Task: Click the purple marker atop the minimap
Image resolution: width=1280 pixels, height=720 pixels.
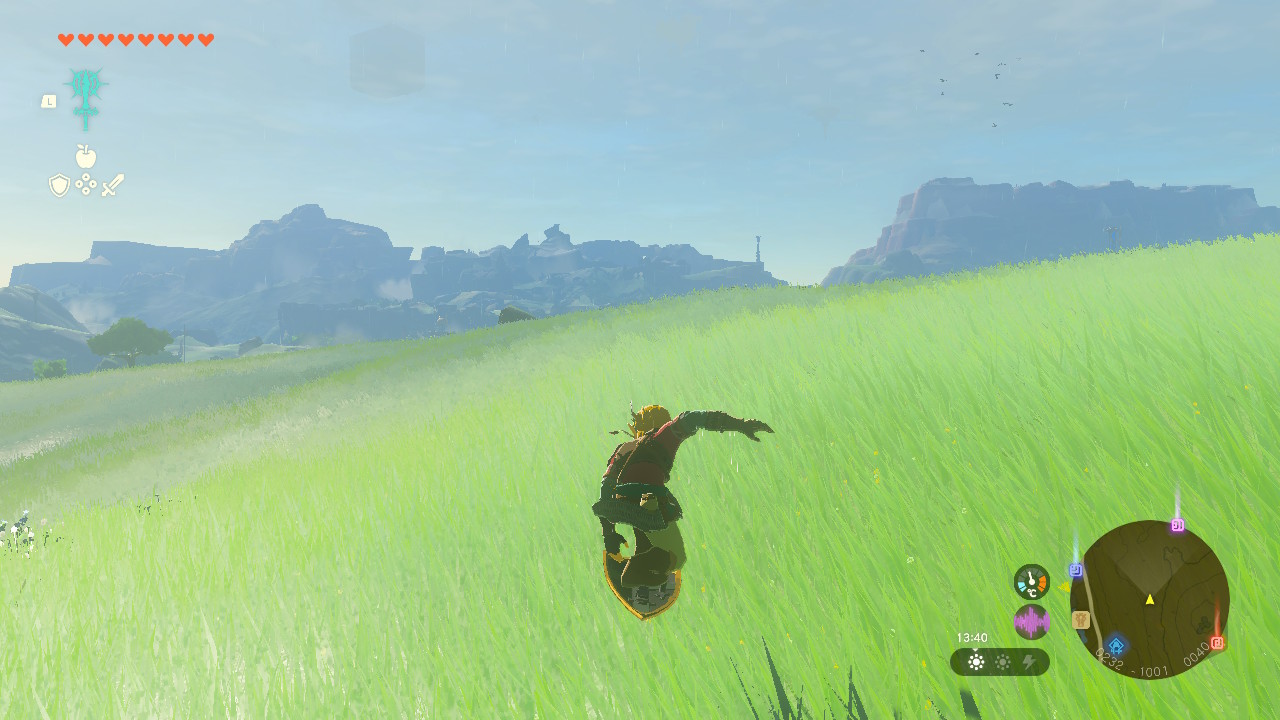Action: coord(1178,525)
